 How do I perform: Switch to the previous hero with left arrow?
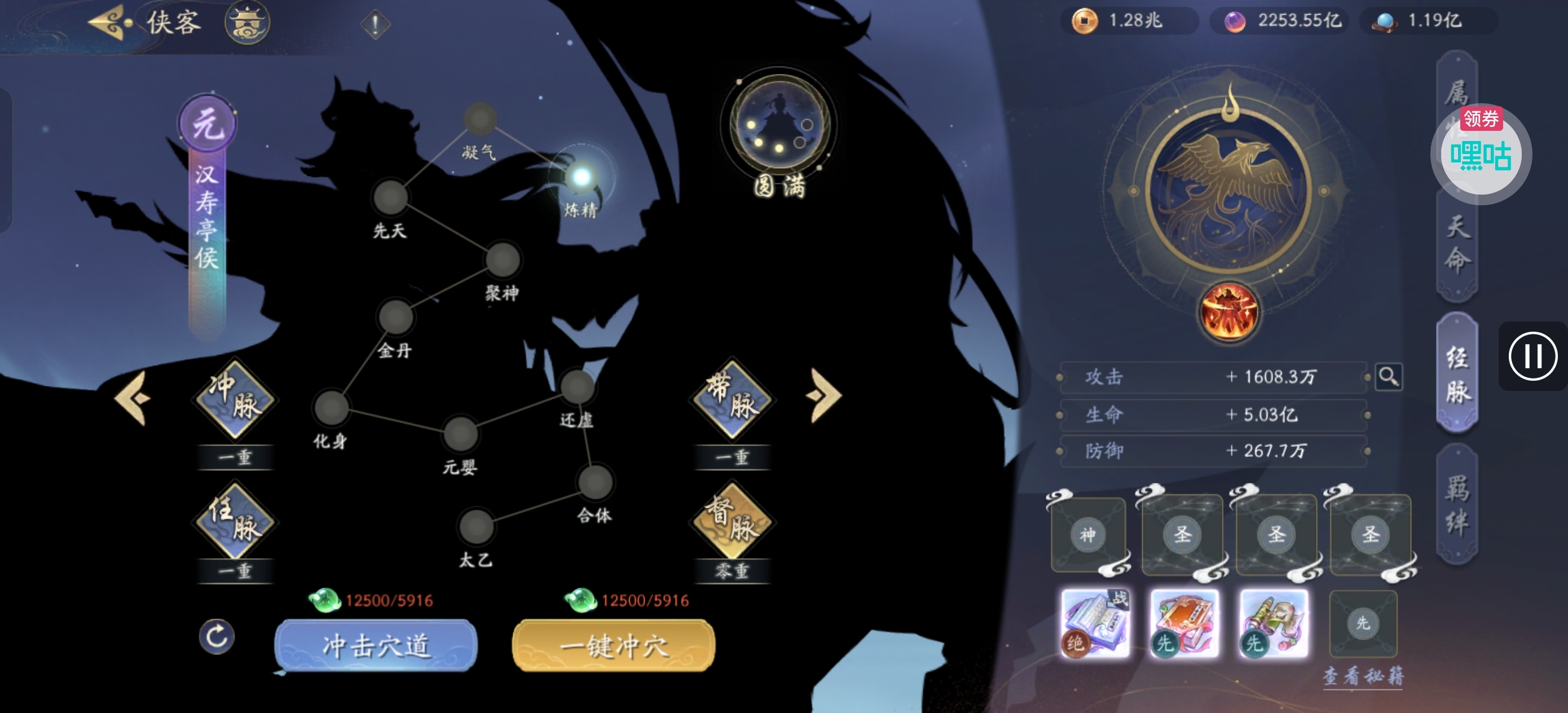(133, 398)
